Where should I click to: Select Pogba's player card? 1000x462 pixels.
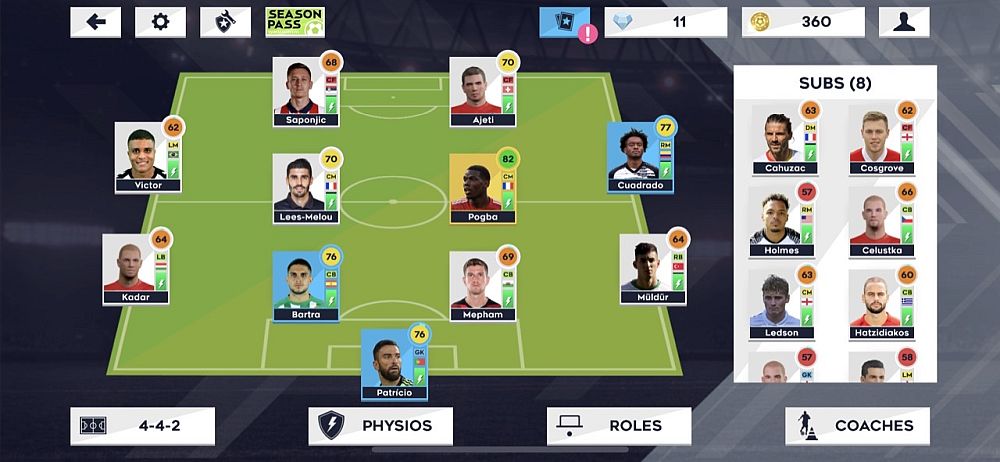click(482, 188)
